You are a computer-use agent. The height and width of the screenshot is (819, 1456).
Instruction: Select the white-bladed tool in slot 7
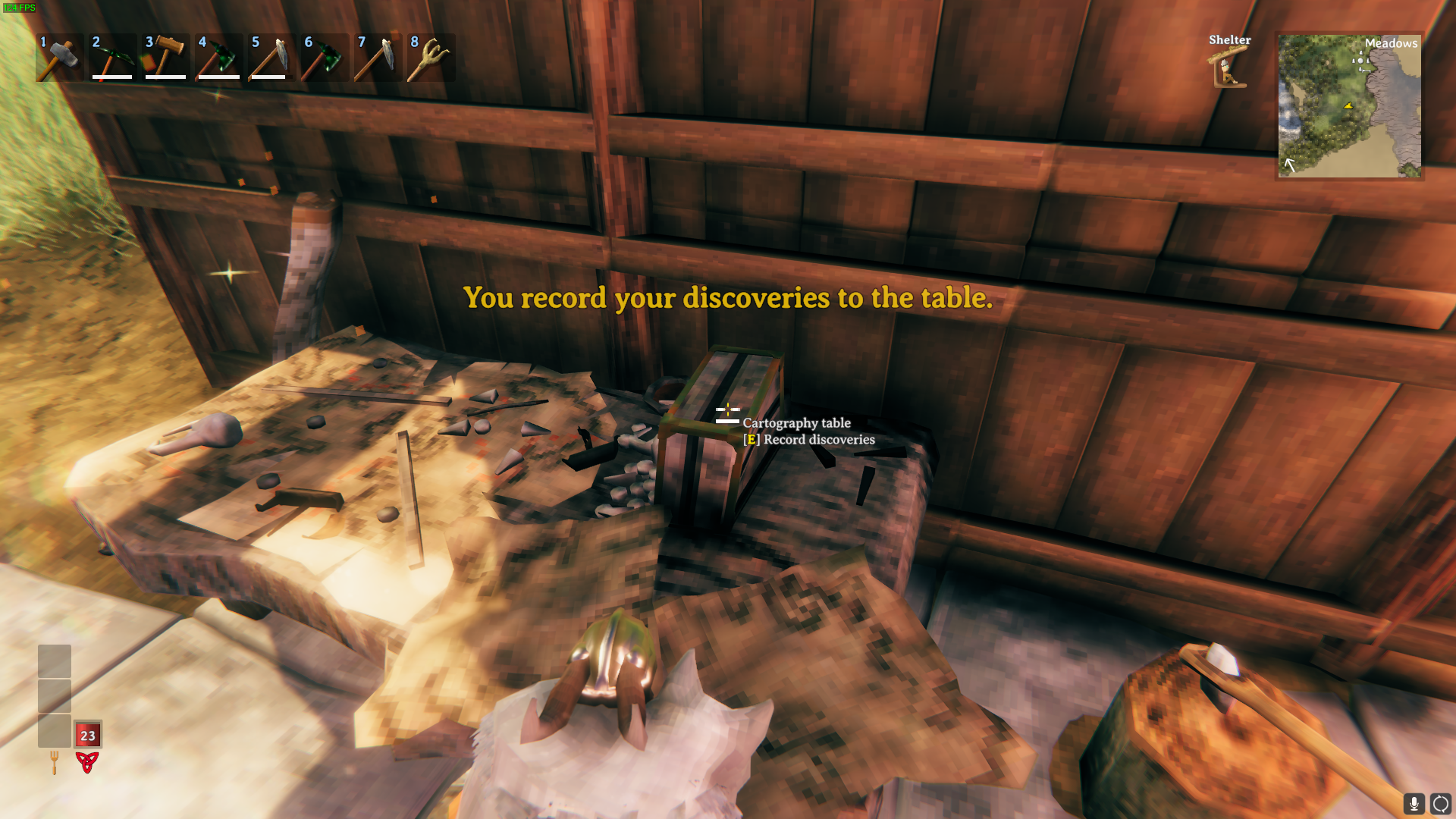coord(378,58)
